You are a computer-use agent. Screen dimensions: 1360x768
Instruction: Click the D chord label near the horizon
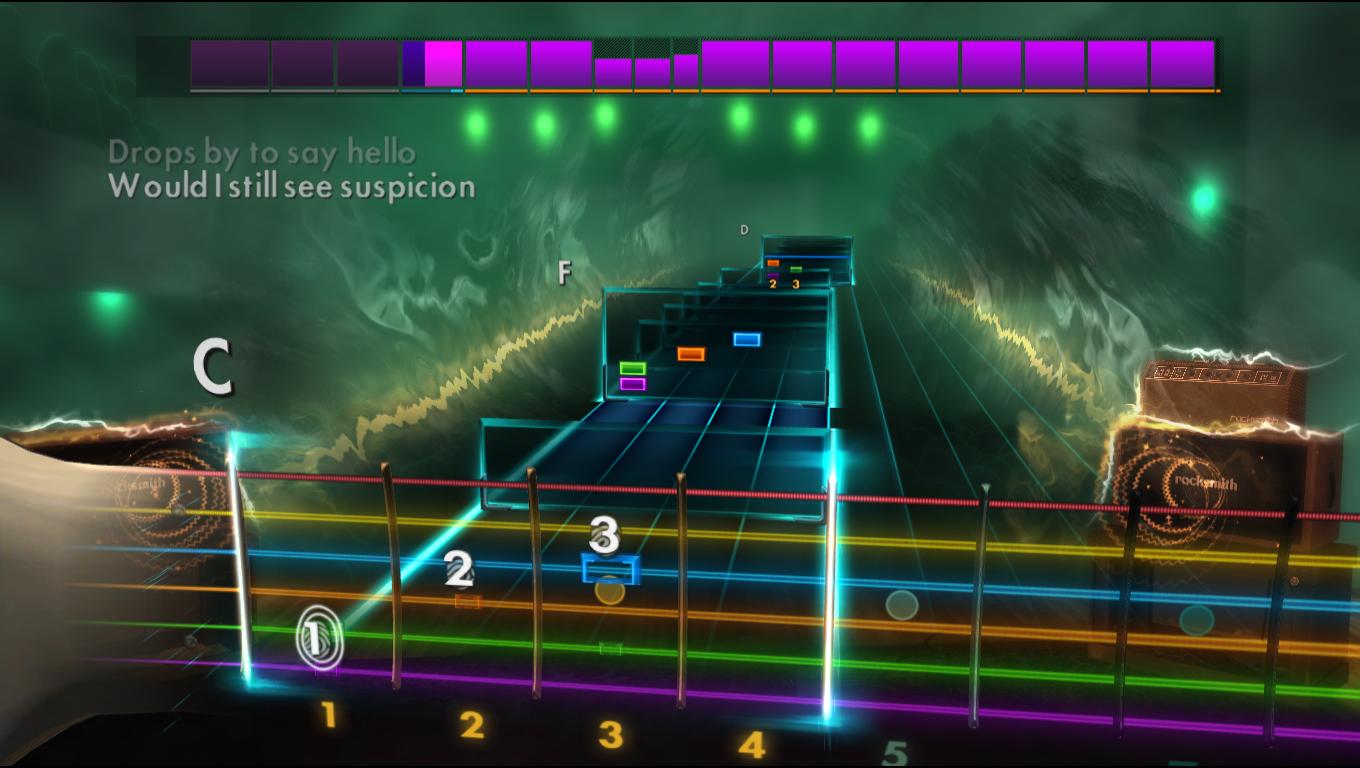tap(744, 229)
